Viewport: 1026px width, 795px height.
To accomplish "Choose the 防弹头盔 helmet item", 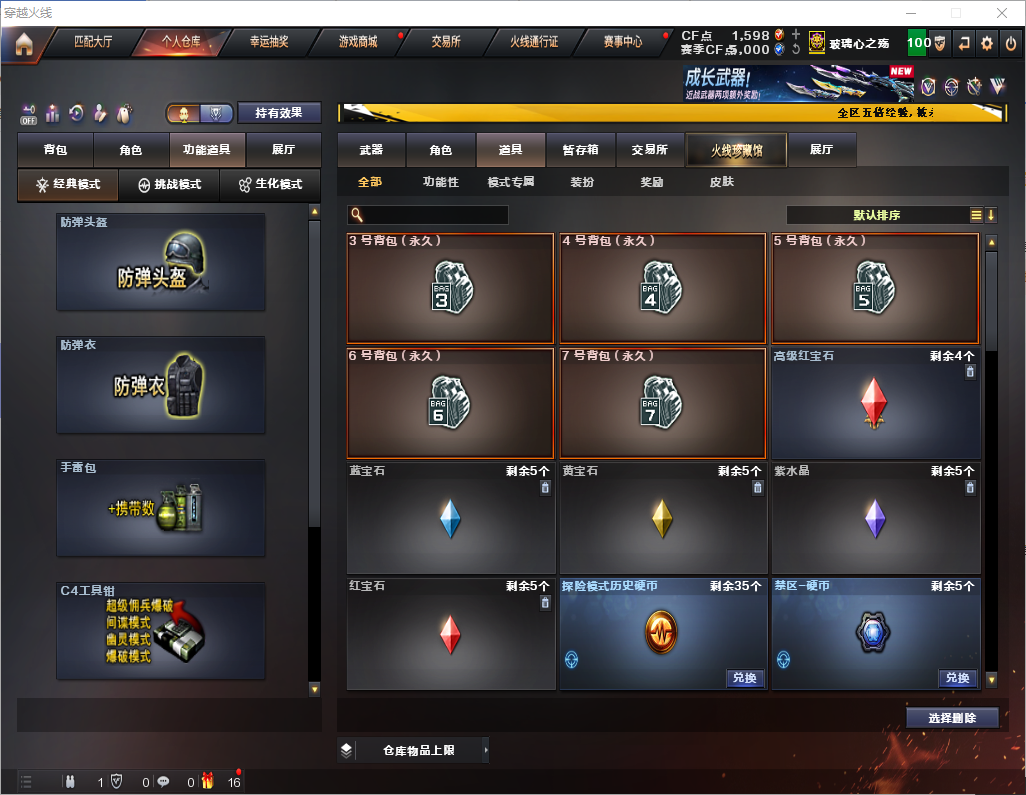I will (161, 262).
